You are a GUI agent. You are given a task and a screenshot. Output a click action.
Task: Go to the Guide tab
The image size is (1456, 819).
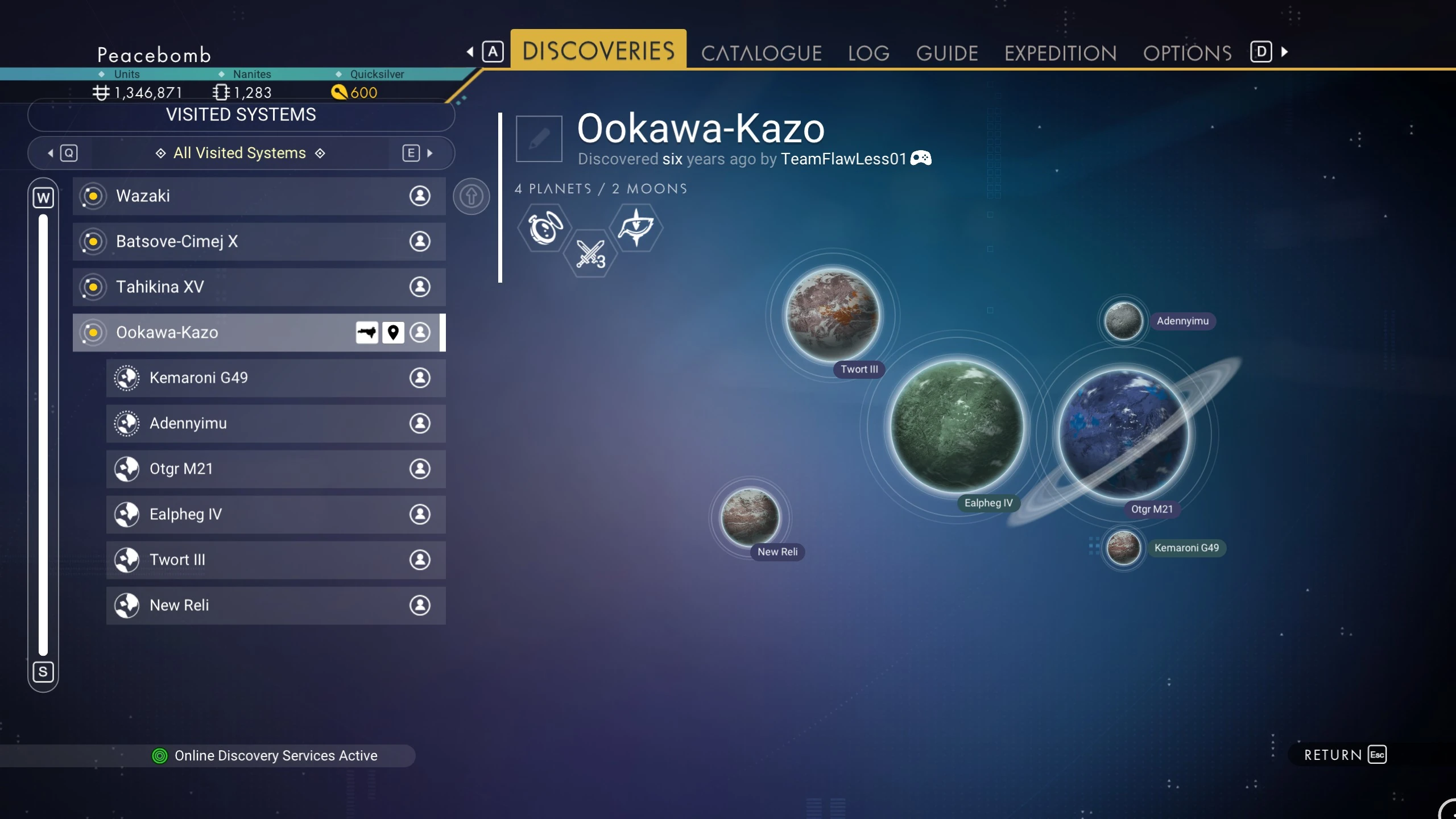point(947,53)
